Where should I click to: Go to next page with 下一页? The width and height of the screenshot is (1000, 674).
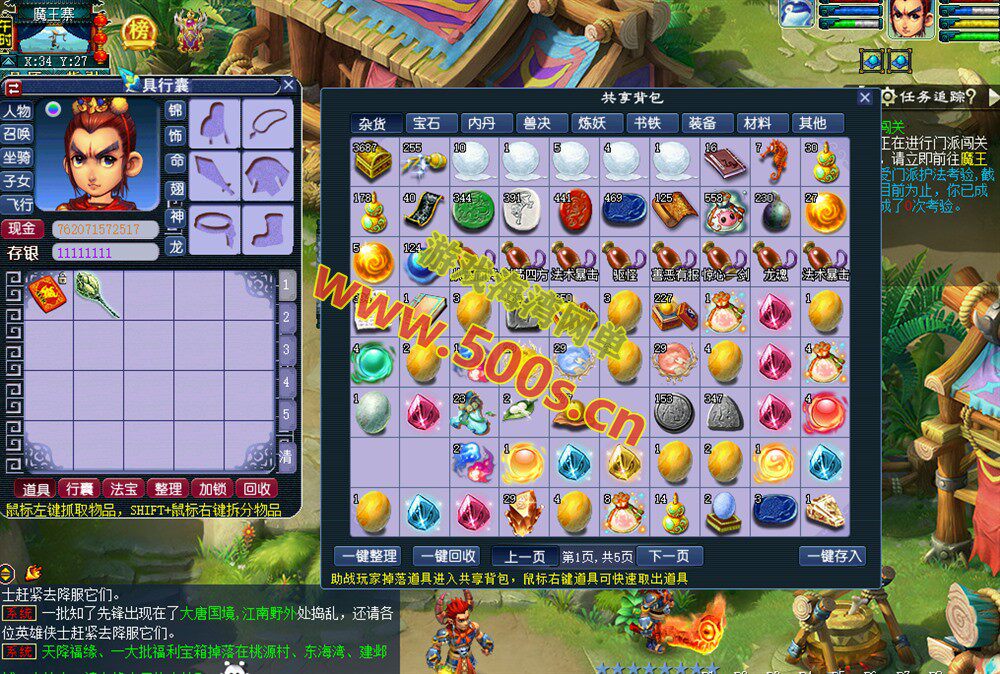click(669, 556)
